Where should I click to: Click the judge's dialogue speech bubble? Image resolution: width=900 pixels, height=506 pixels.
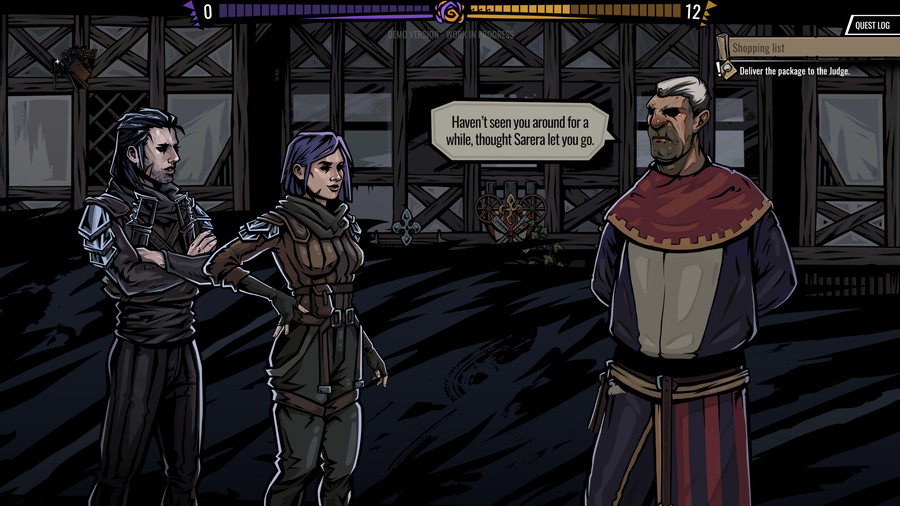point(521,131)
